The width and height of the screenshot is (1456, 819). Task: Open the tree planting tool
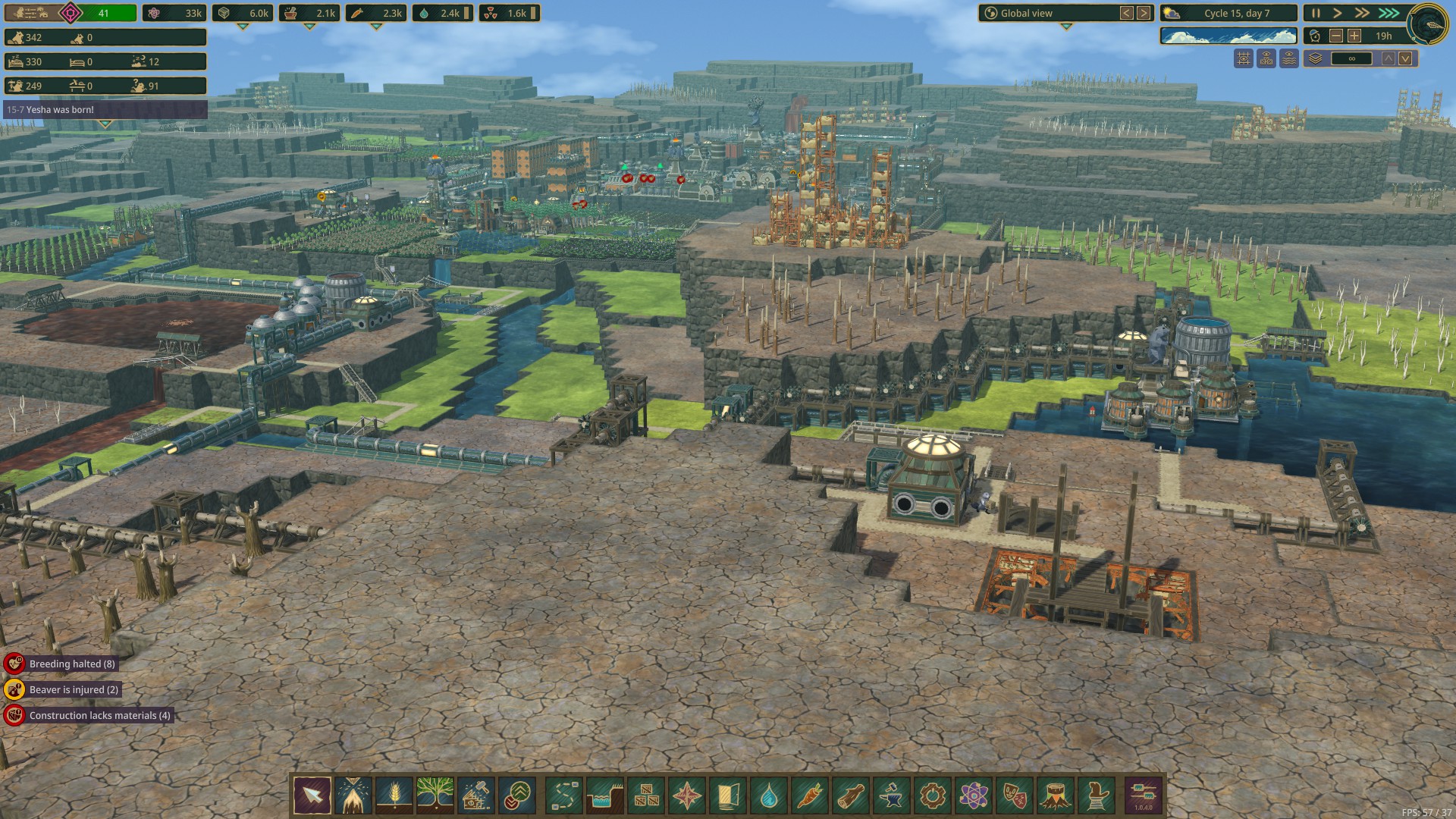click(435, 795)
